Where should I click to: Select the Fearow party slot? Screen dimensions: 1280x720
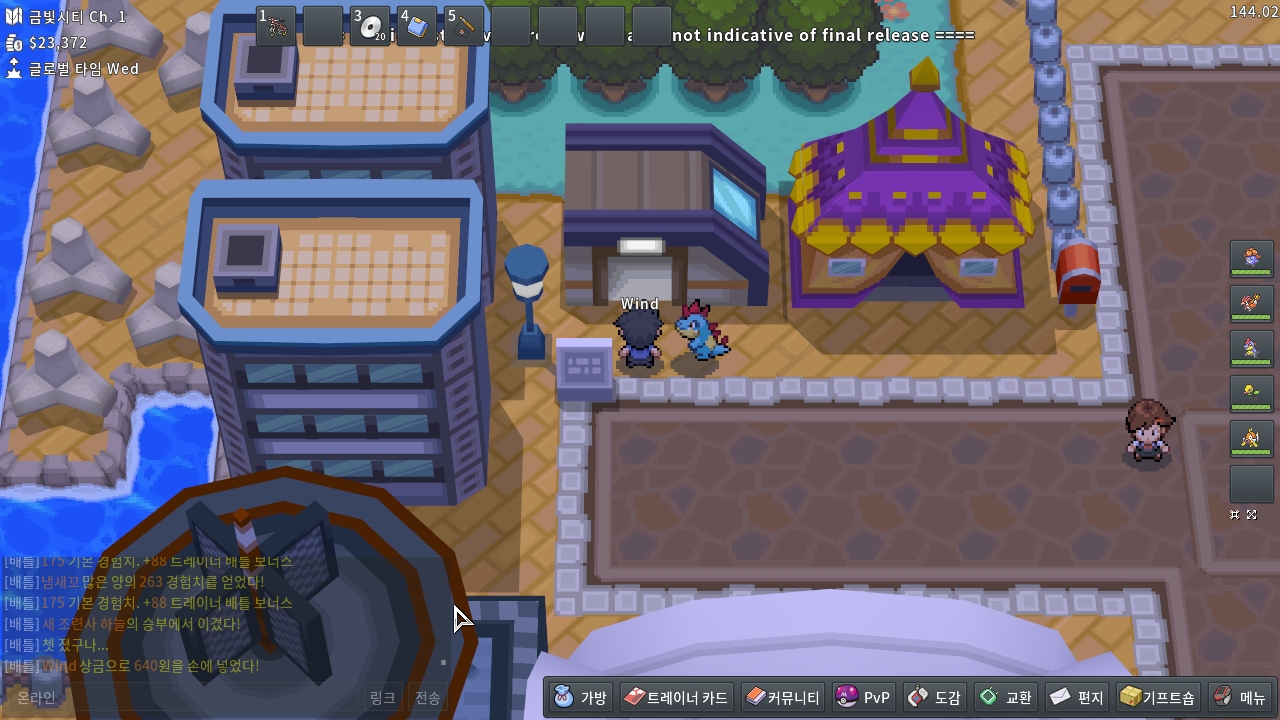tap(1251, 303)
